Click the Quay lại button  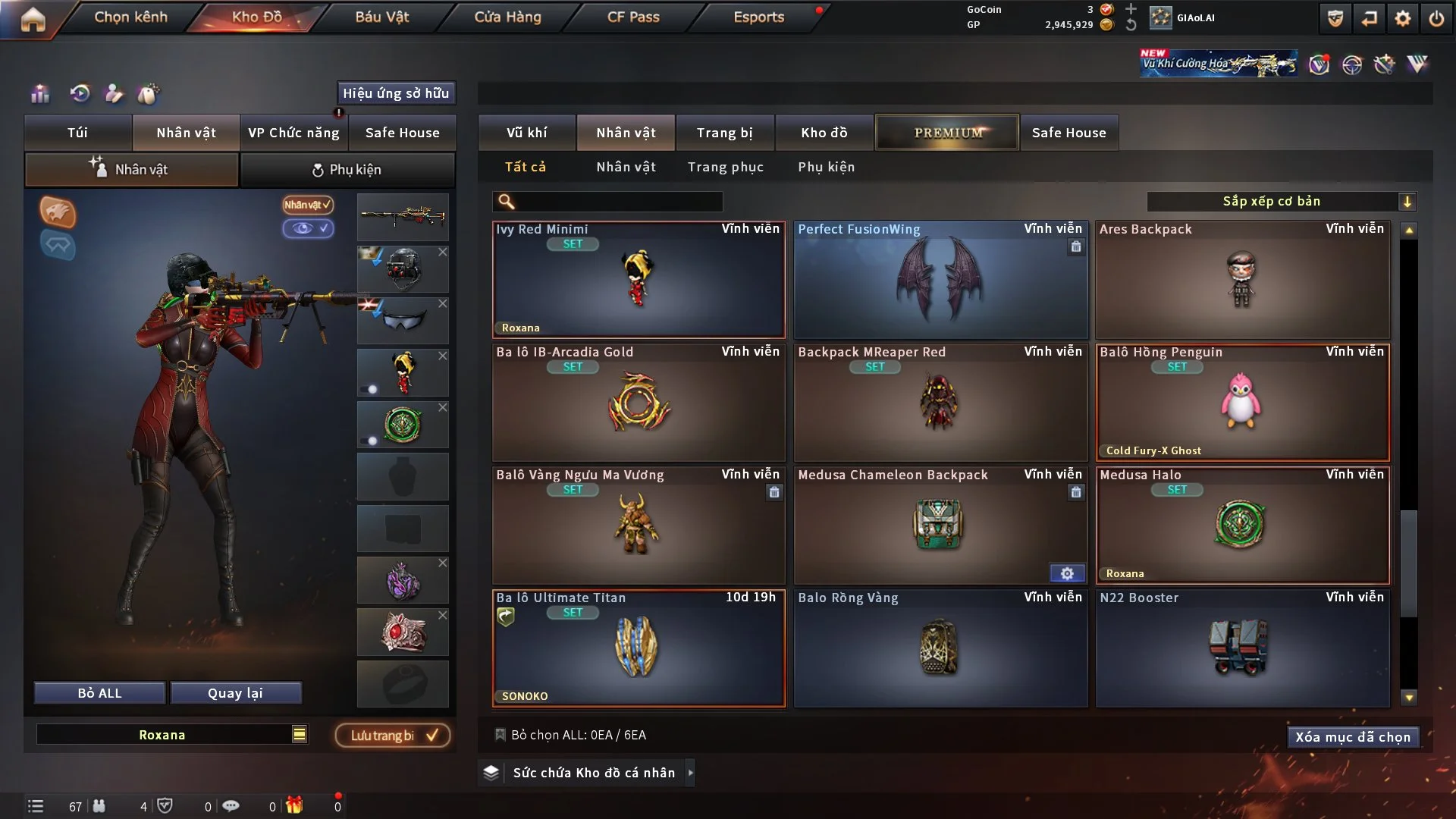235,693
